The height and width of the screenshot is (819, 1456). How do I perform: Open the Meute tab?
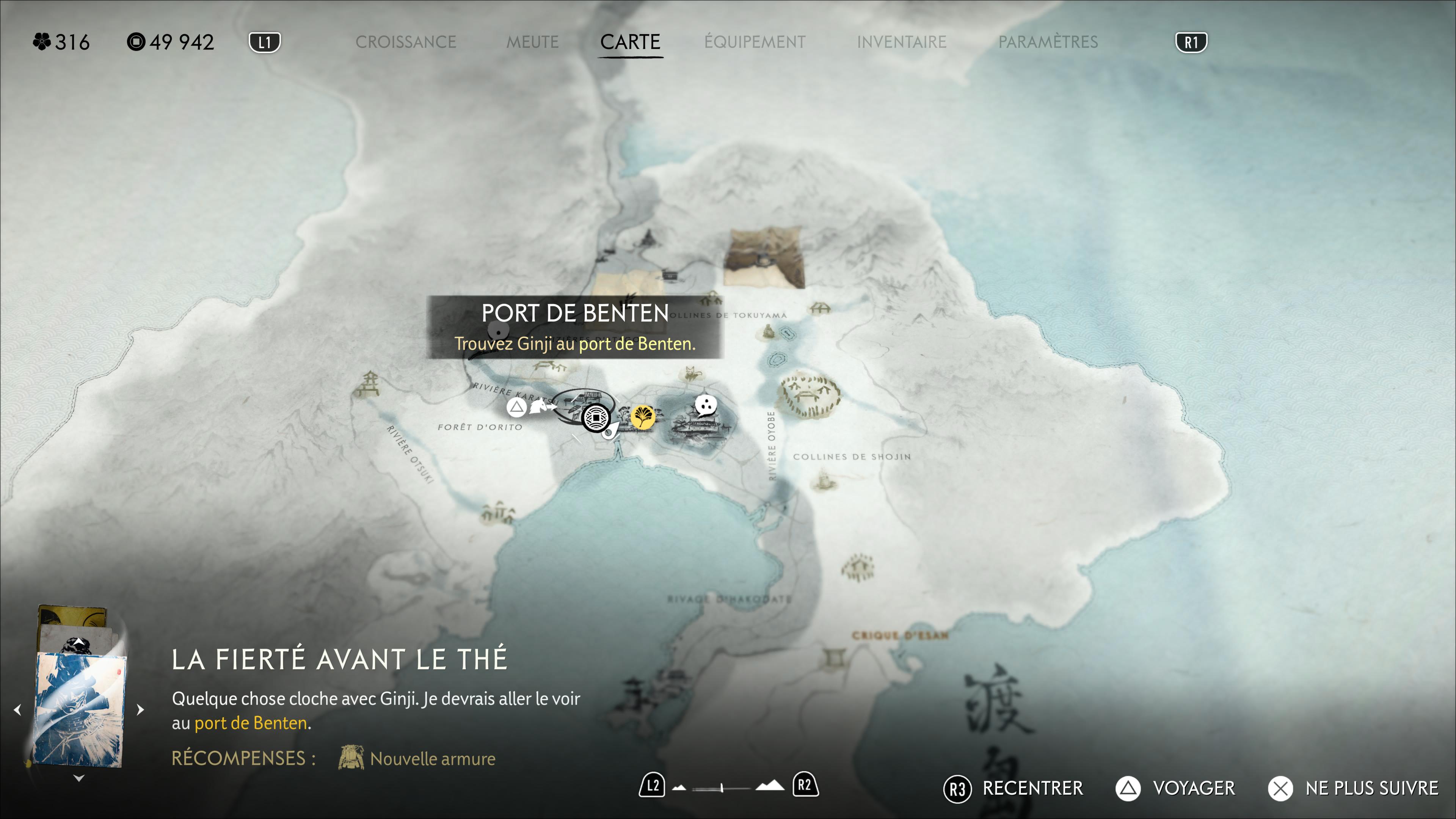[x=532, y=42]
